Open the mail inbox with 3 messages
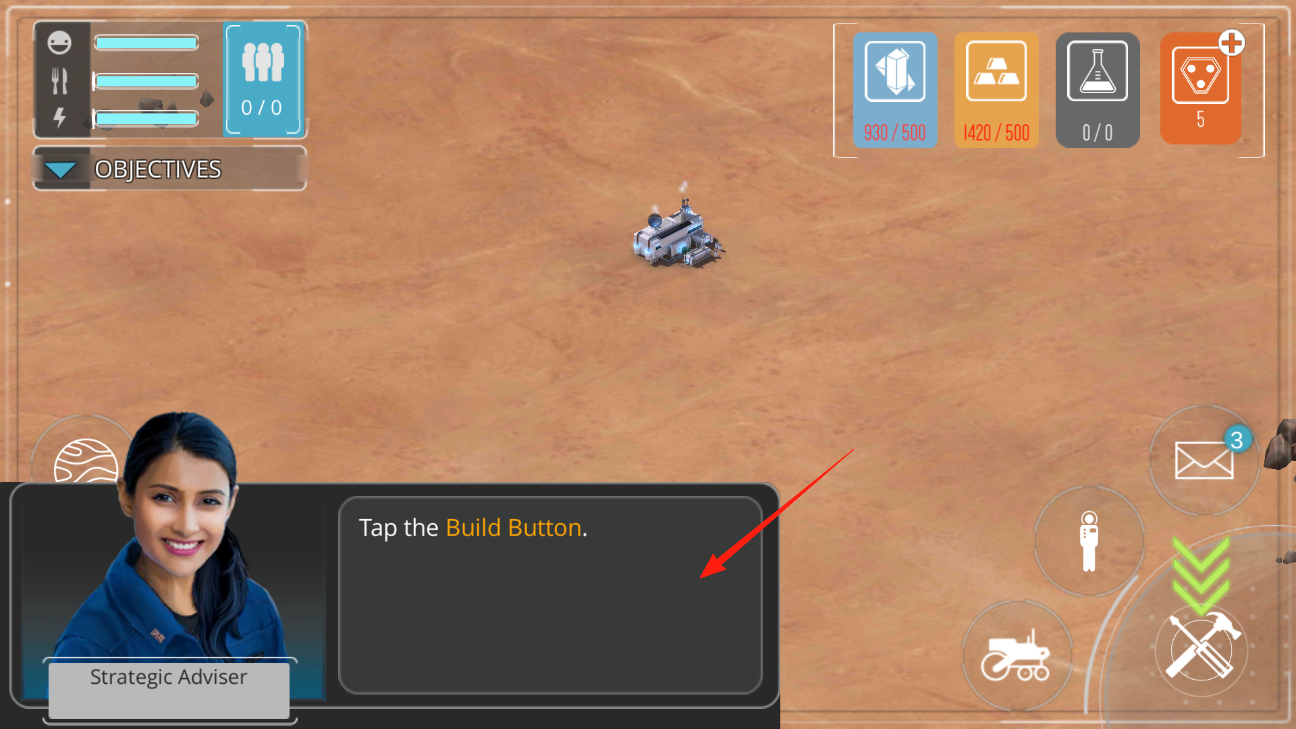1296x729 pixels. pyautogui.click(x=1203, y=461)
